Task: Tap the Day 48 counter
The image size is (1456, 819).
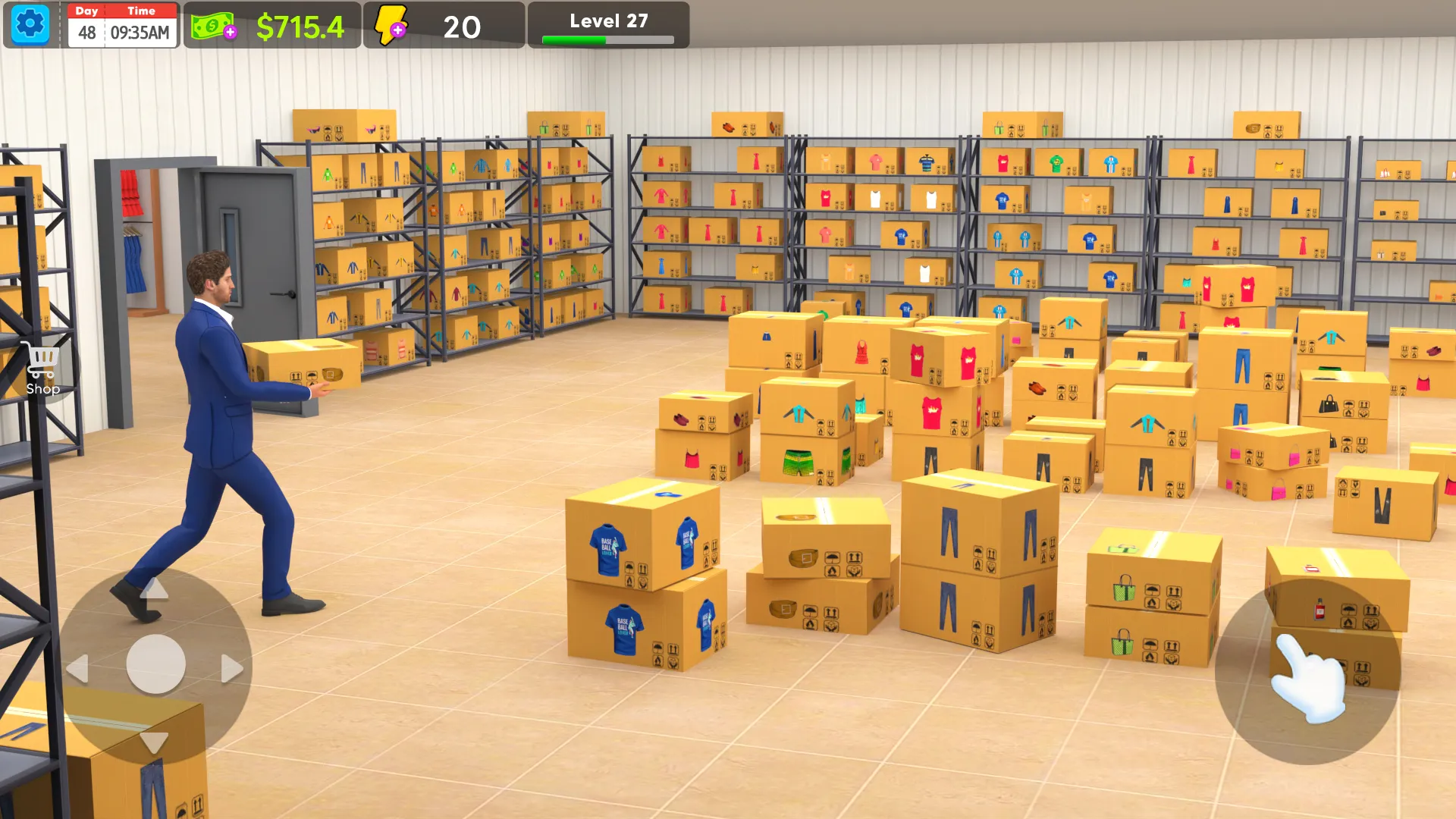Action: (x=86, y=32)
